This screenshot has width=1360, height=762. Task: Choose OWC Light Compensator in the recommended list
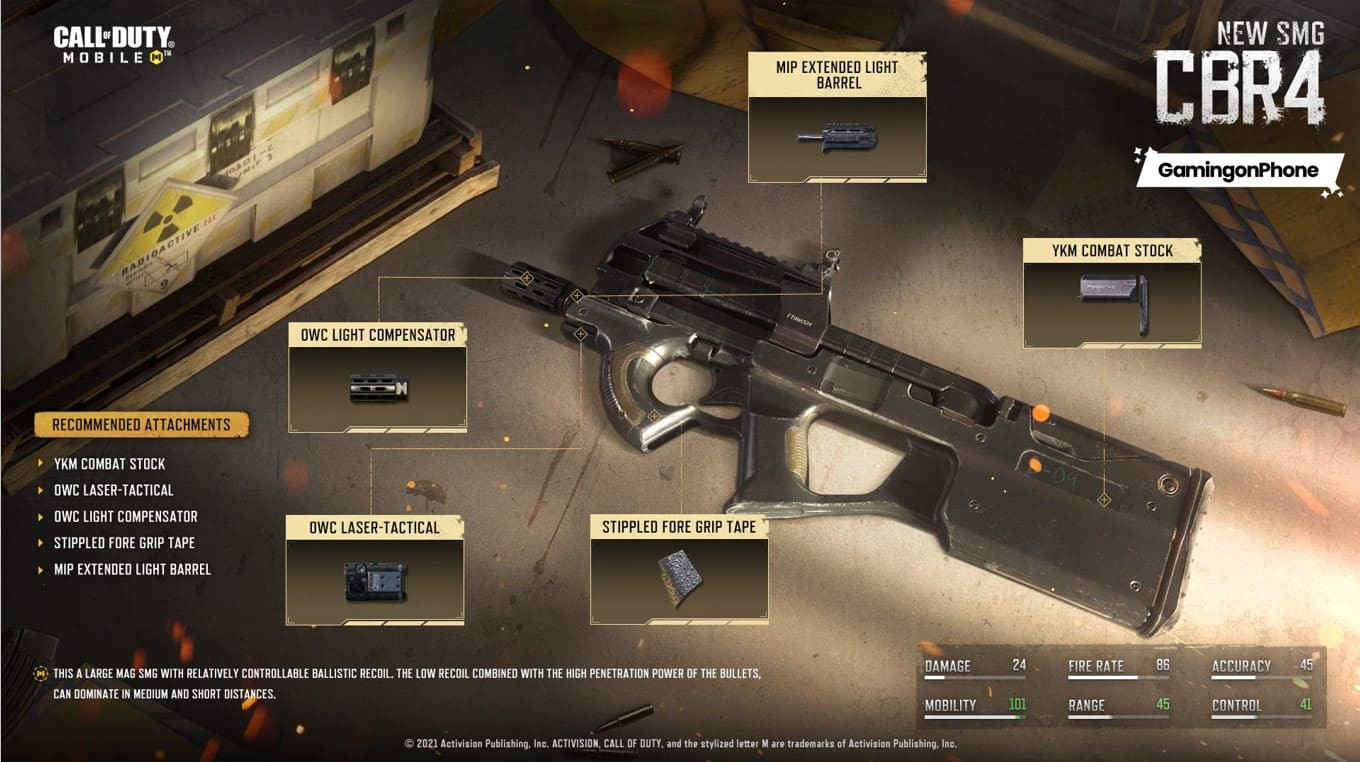pyautogui.click(x=126, y=516)
